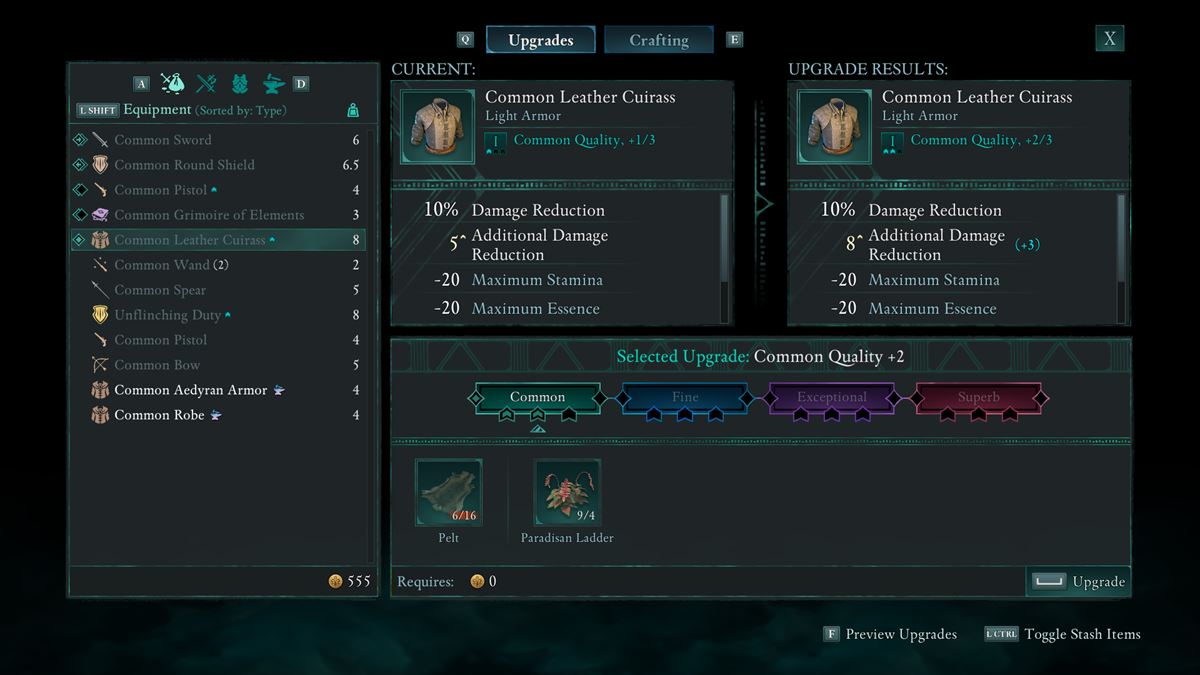Select the Superb quality tier
This screenshot has height=675, width=1200.
click(978, 398)
